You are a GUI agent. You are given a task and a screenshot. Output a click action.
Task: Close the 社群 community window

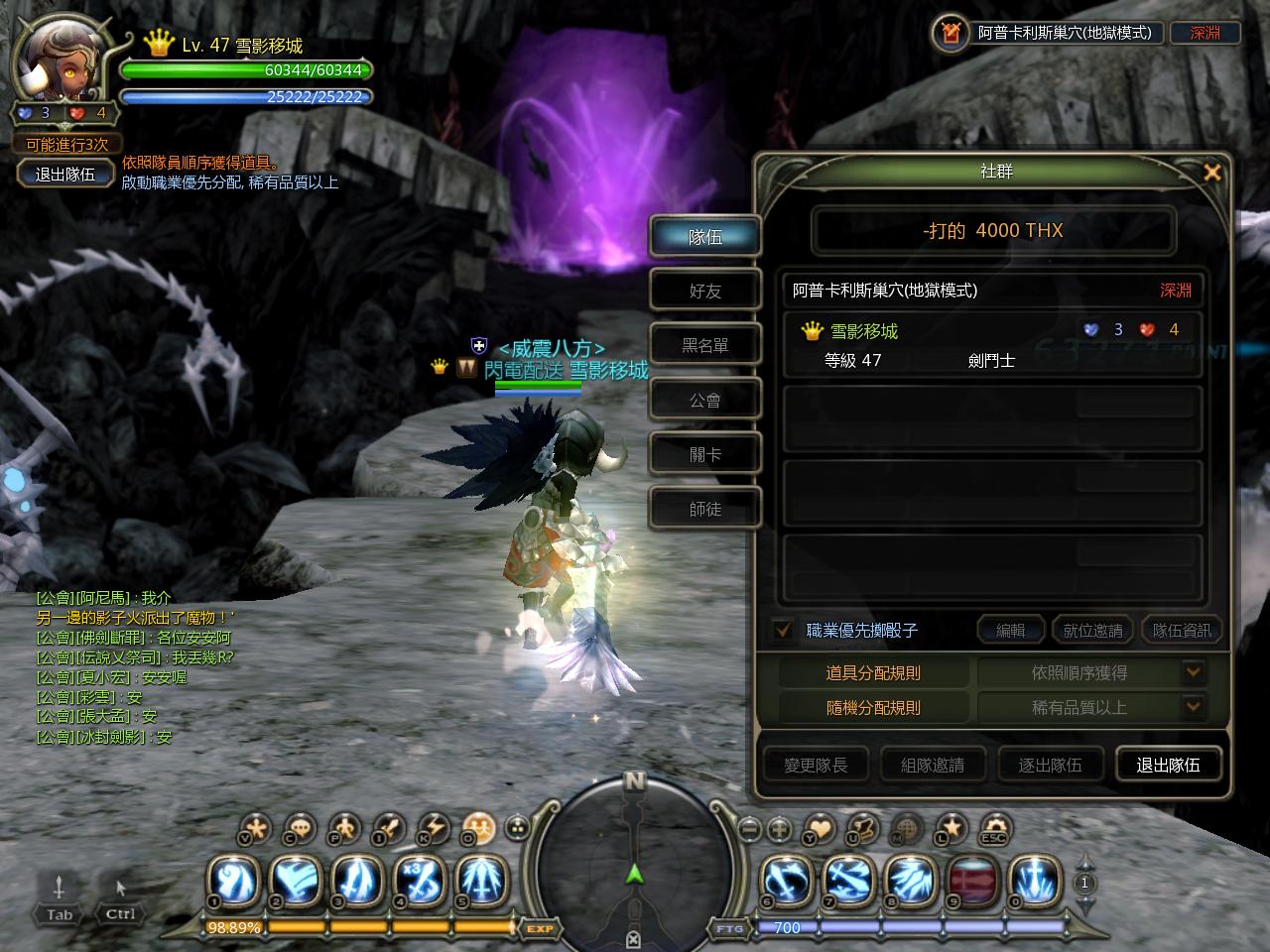coord(1211,173)
